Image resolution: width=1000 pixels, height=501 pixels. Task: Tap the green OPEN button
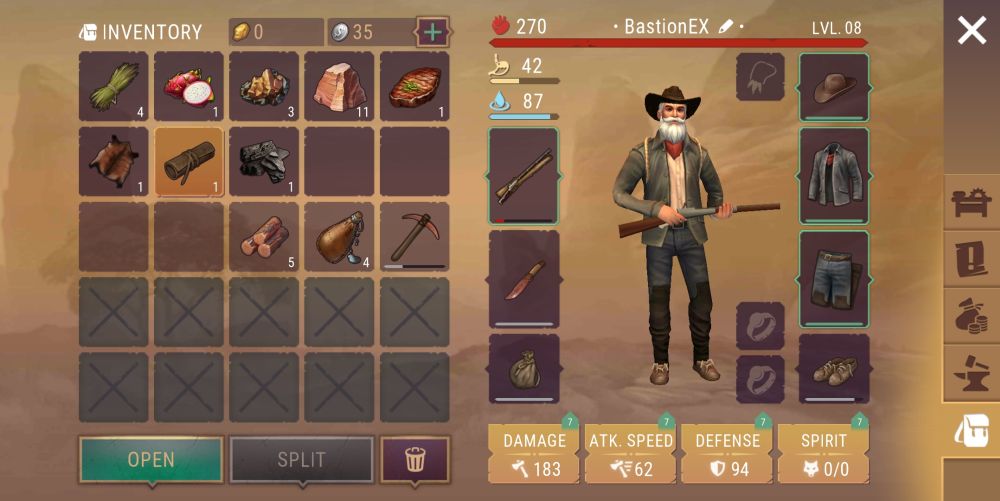151,460
